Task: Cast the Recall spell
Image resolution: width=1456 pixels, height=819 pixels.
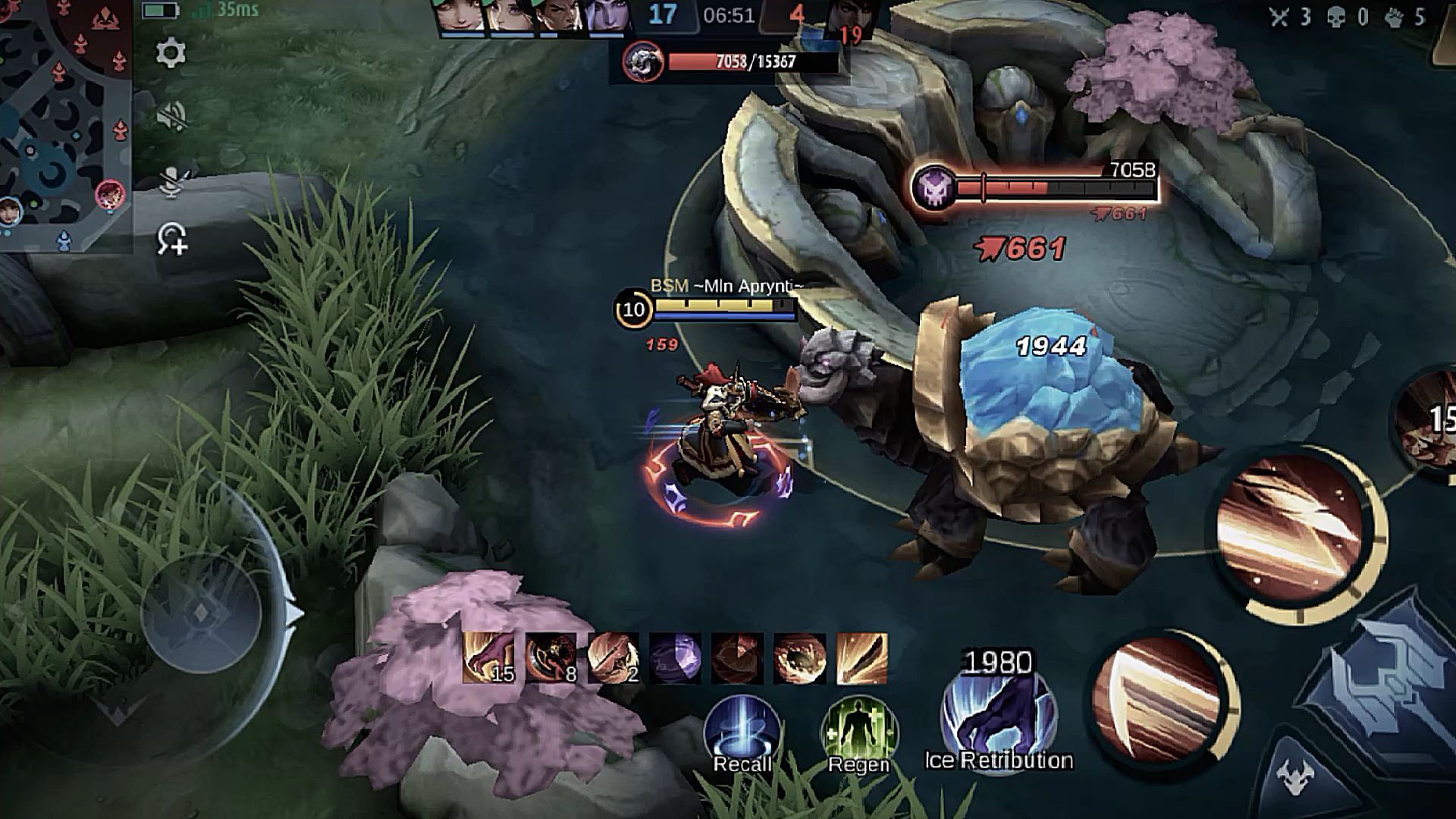Action: 742,732
